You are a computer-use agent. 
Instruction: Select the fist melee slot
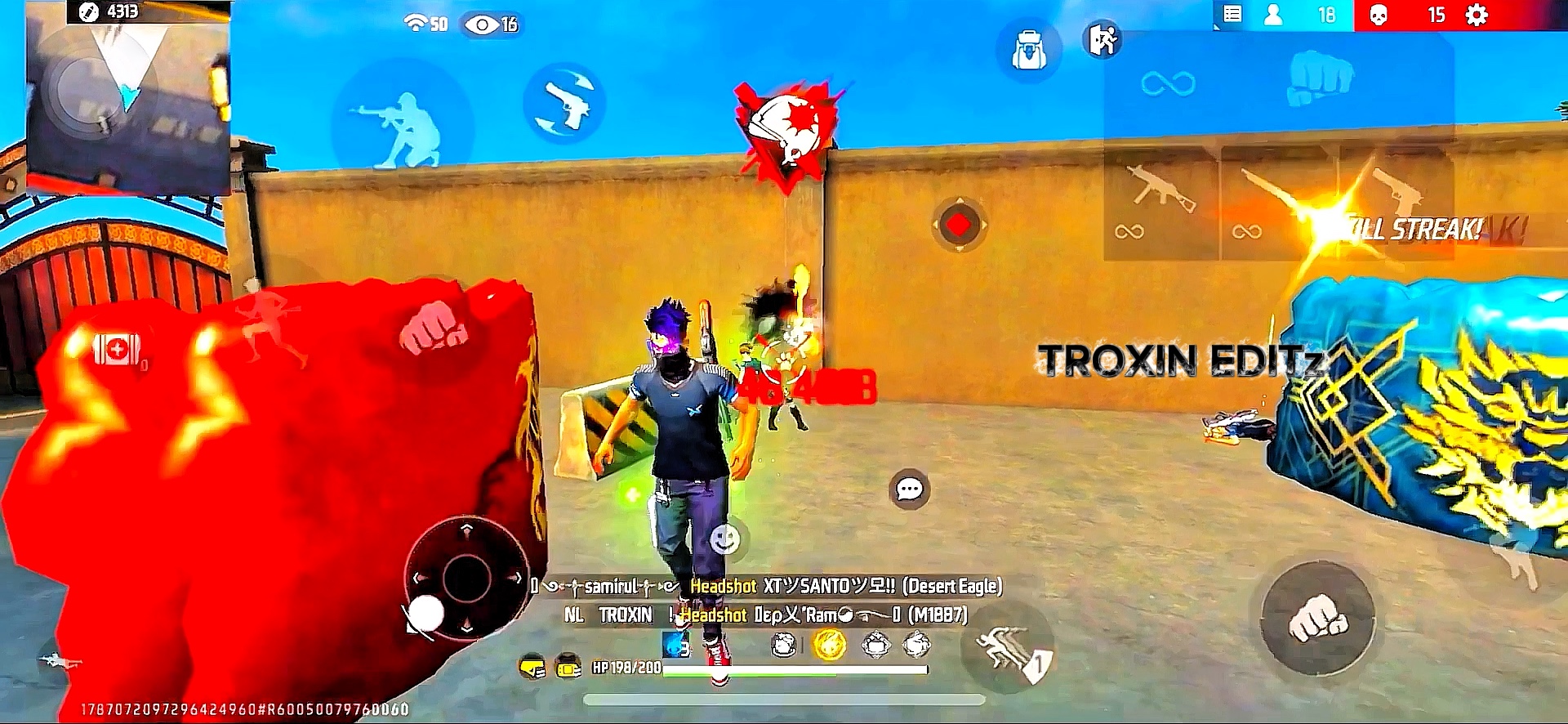click(1317, 78)
